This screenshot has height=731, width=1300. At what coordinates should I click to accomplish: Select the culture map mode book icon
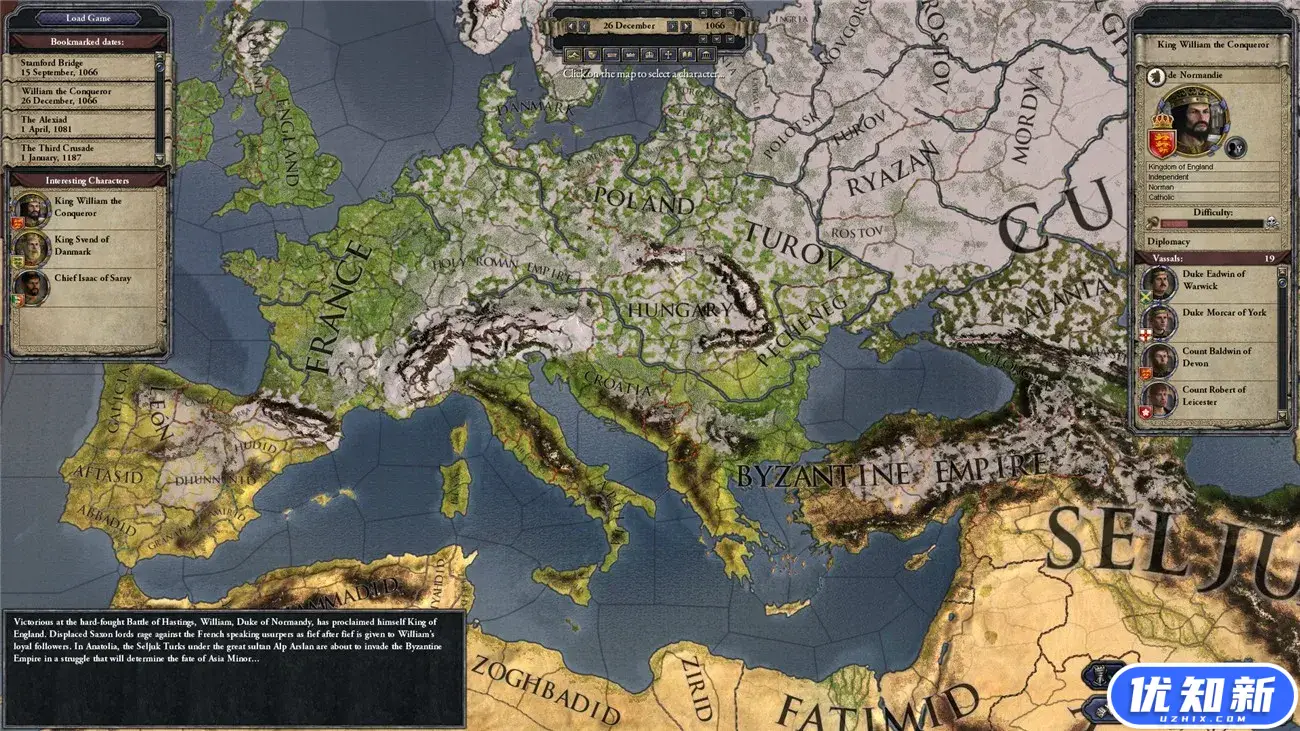point(688,55)
